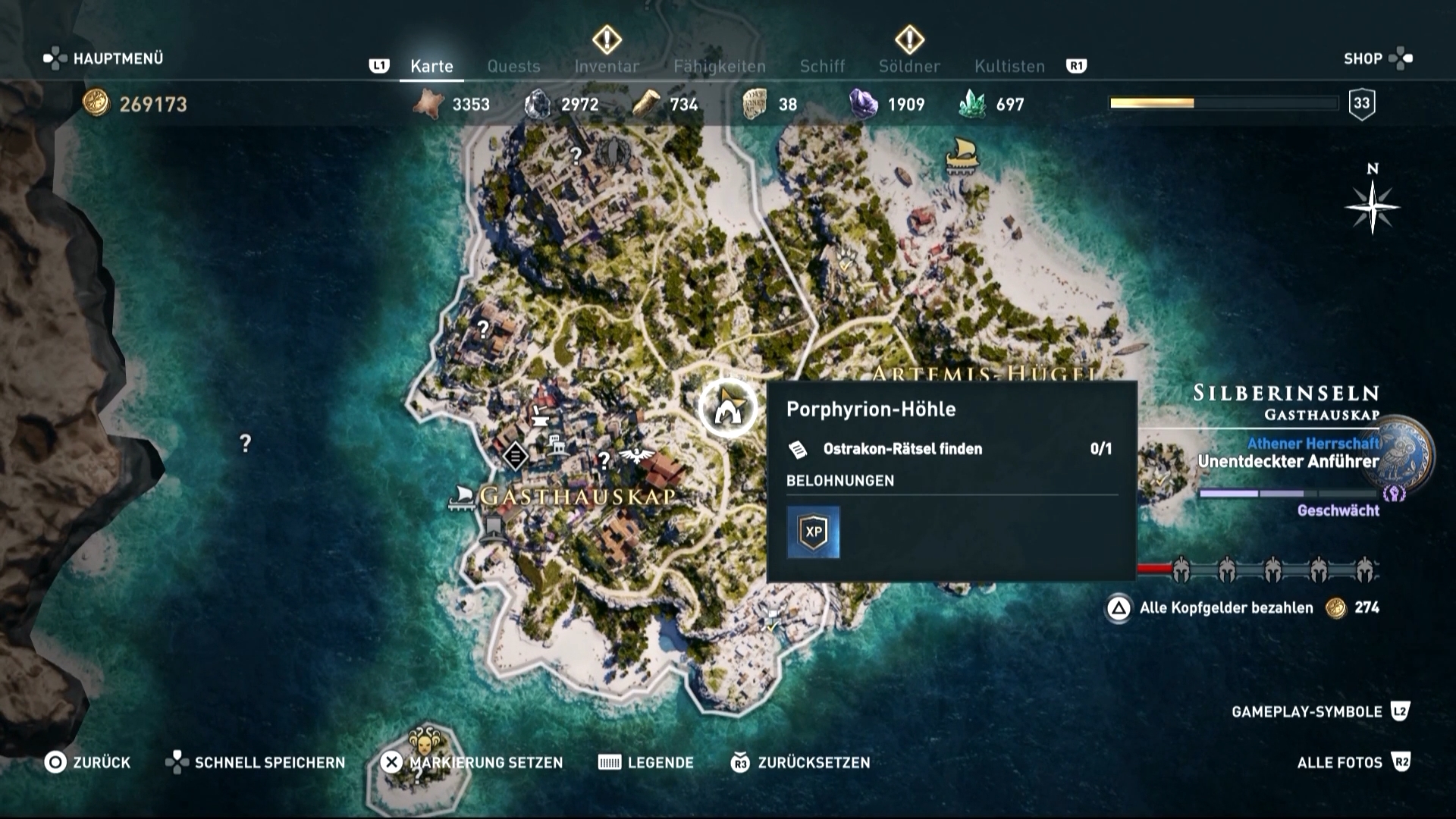Select the Porphyrion-Höhle cave marker
The height and width of the screenshot is (819, 1456).
click(727, 408)
